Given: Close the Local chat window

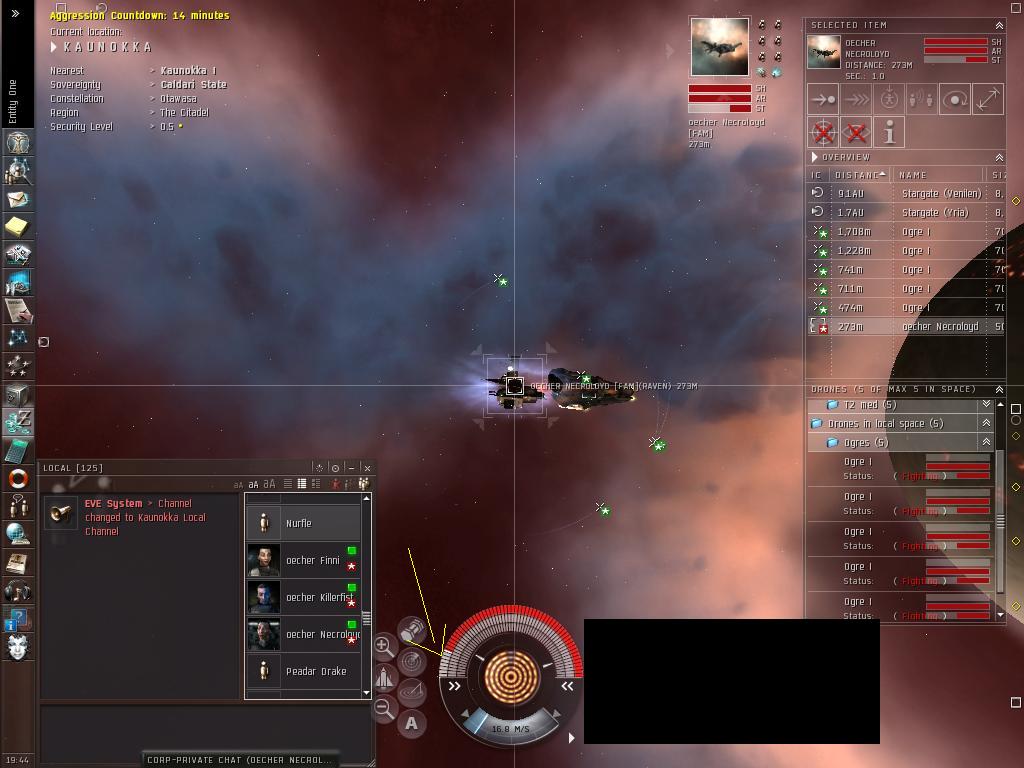Looking at the screenshot, I should (x=367, y=467).
